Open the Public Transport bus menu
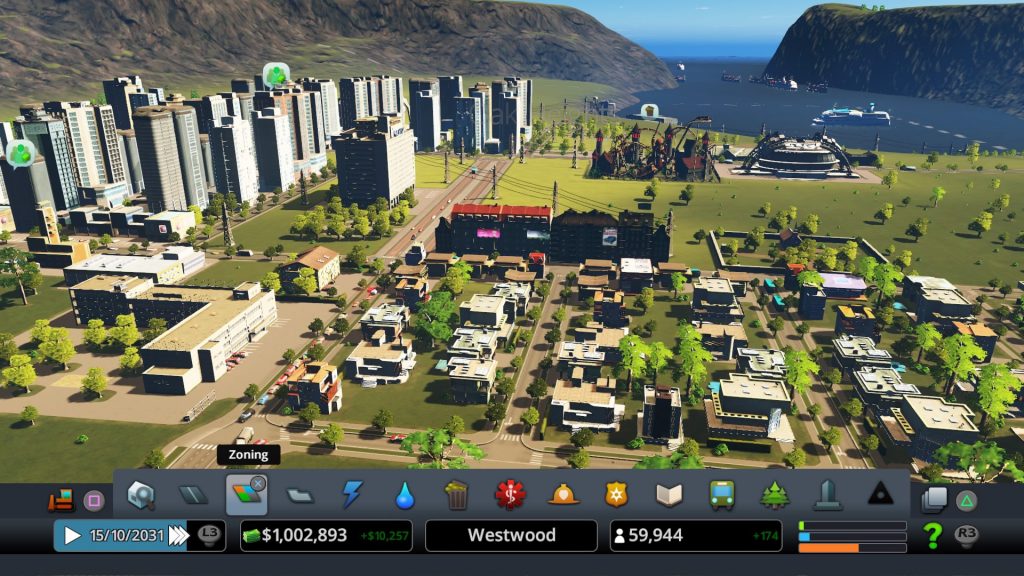1024x576 pixels. pyautogui.click(x=721, y=494)
